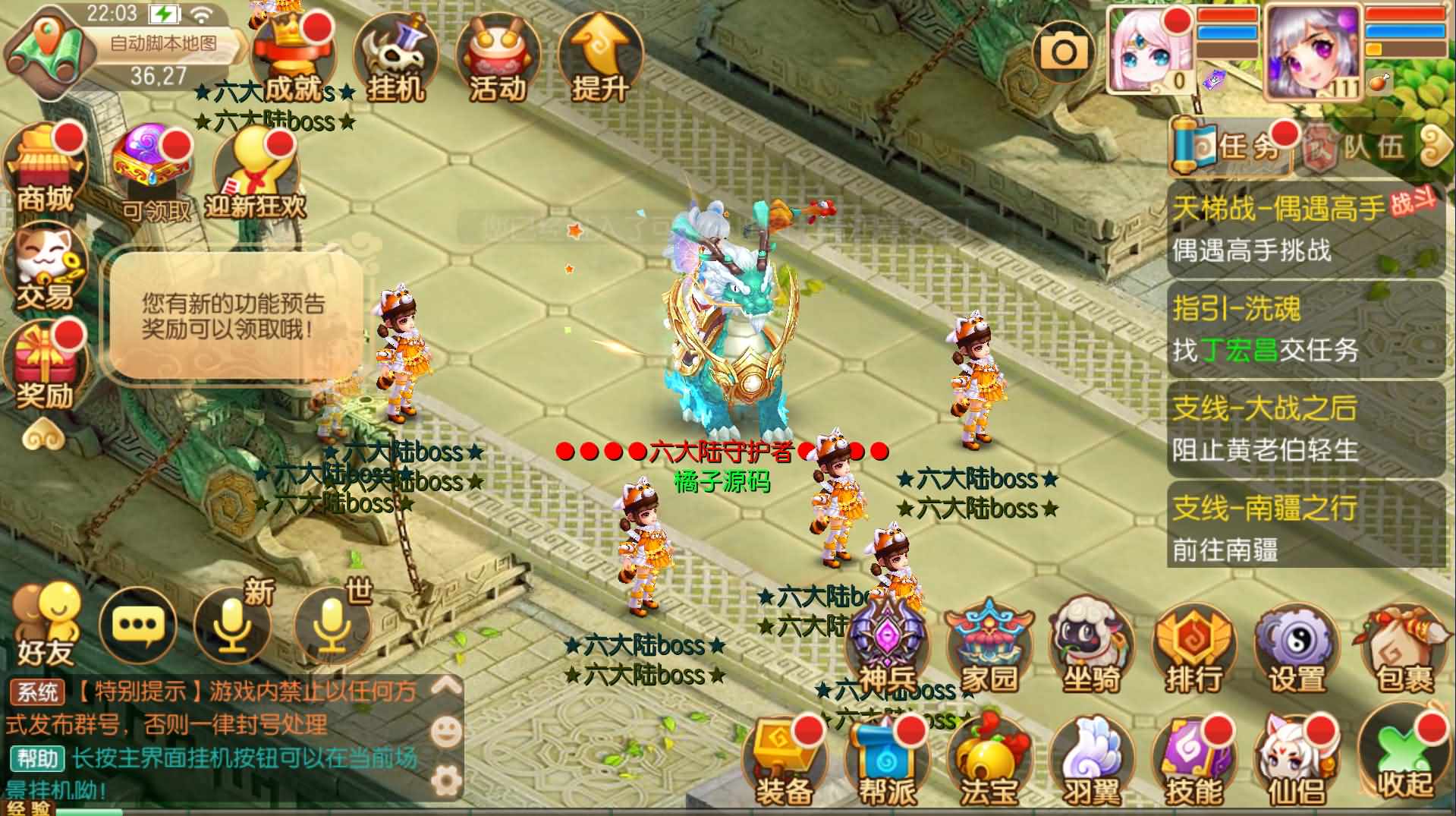Viewport: 1456px width, 816px height.
Task: Toggle the chat bubble display
Action: [x=139, y=626]
